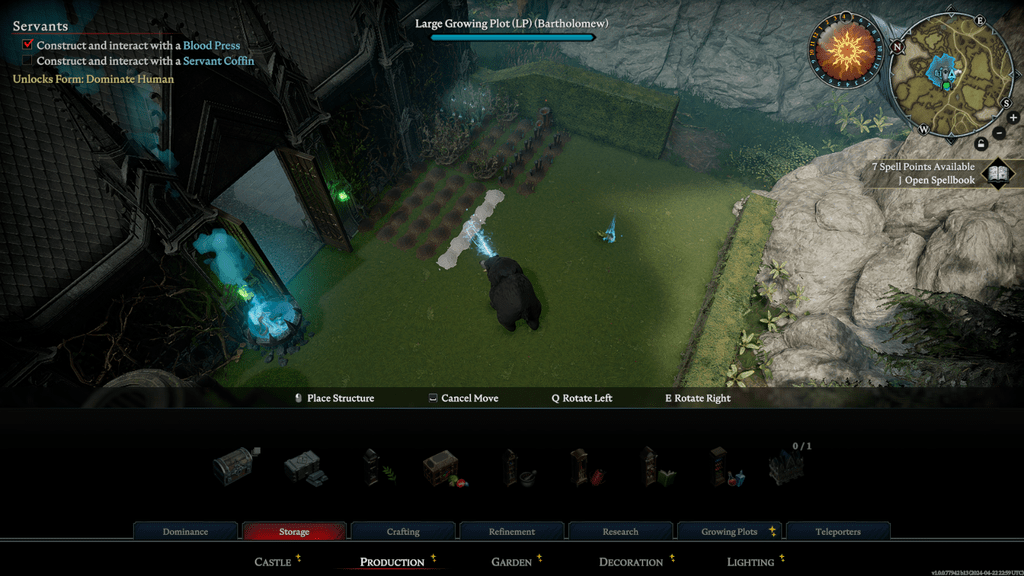This screenshot has width=1024, height=576.
Task: Open the spellbook icon
Action: 997,174
